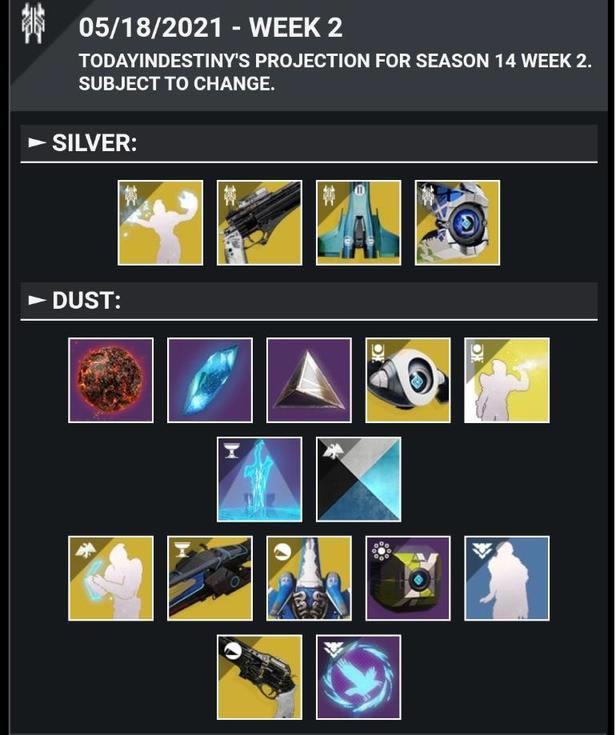The width and height of the screenshot is (616, 735).
Task: Select the green cube ghost shell
Action: coord(408,578)
